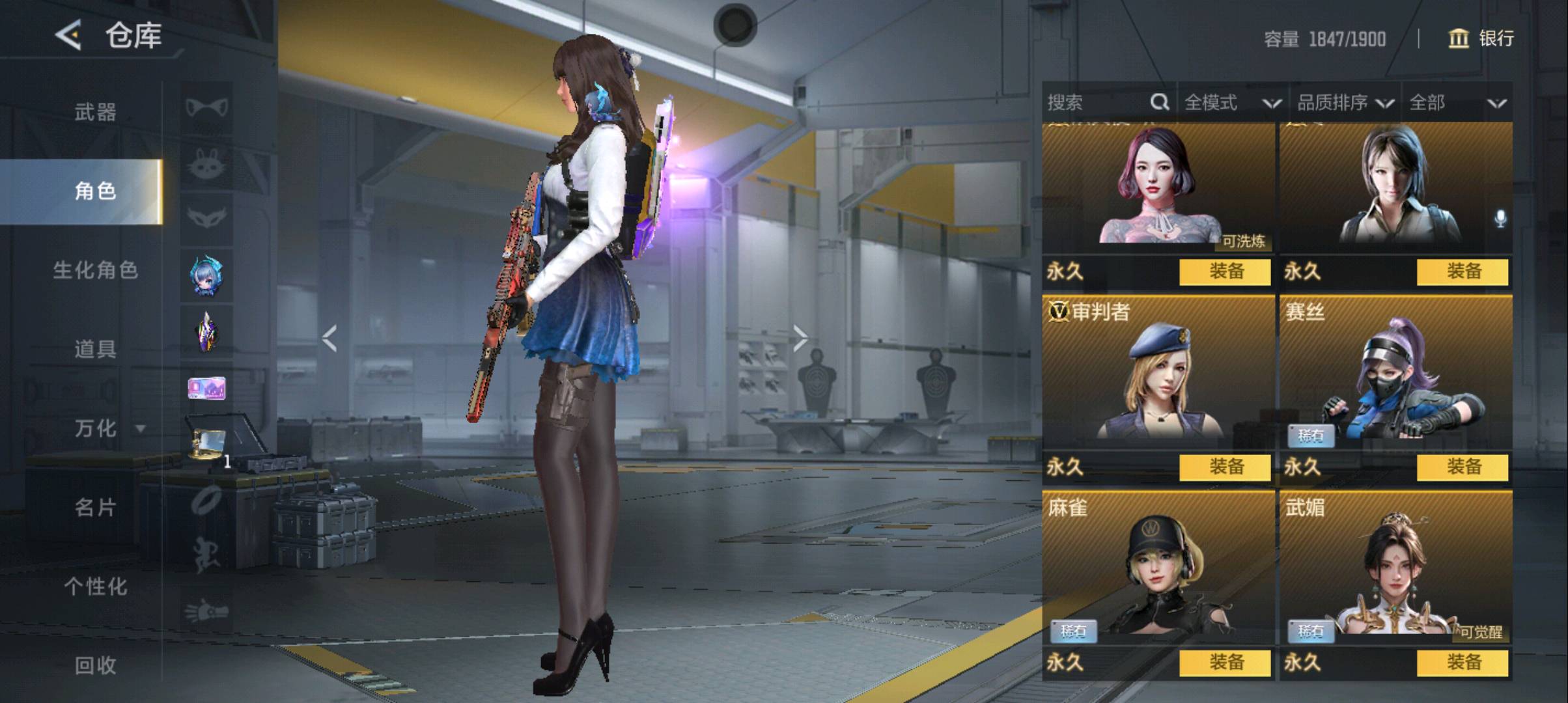Switch to the 武器 tab

pos(95,112)
